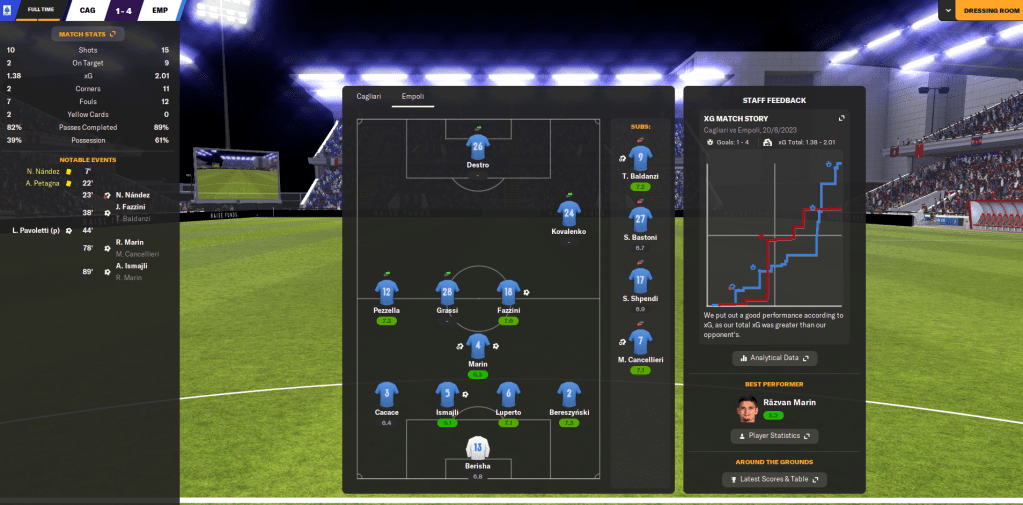Open the Match Stats panel

pyautogui.click(x=87, y=34)
